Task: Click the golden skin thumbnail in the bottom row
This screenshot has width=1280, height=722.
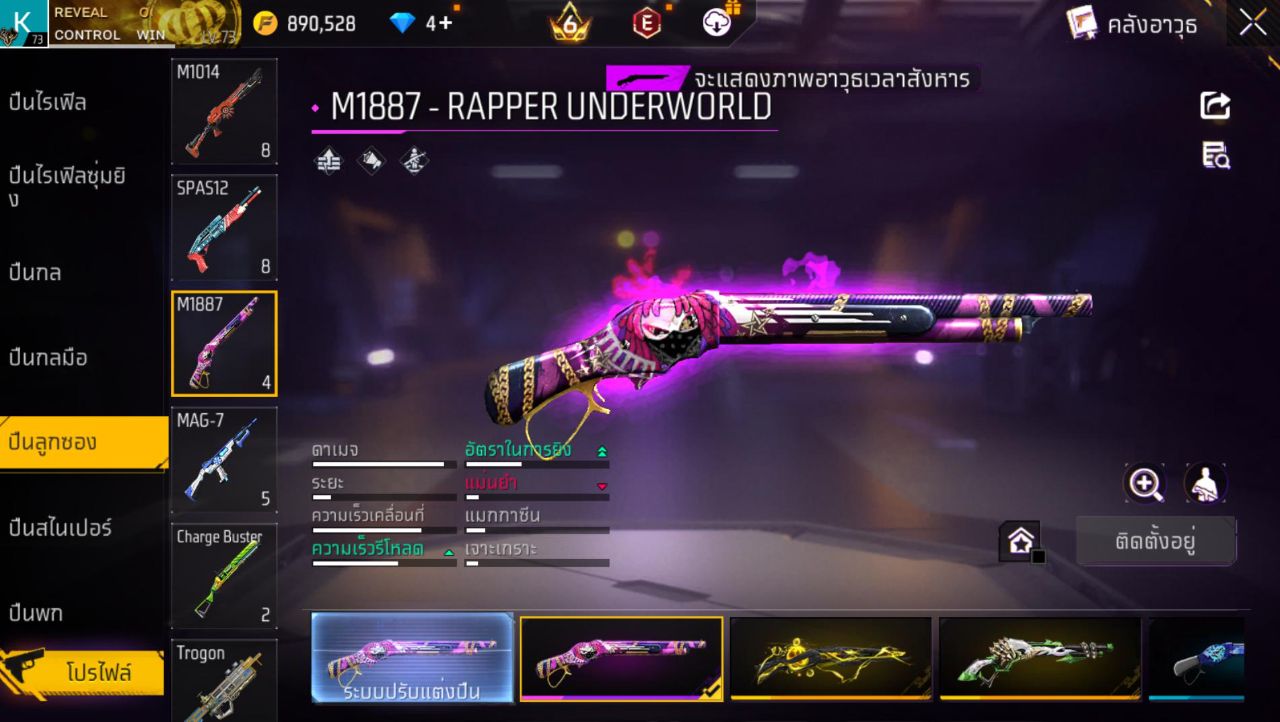Action: click(x=830, y=657)
